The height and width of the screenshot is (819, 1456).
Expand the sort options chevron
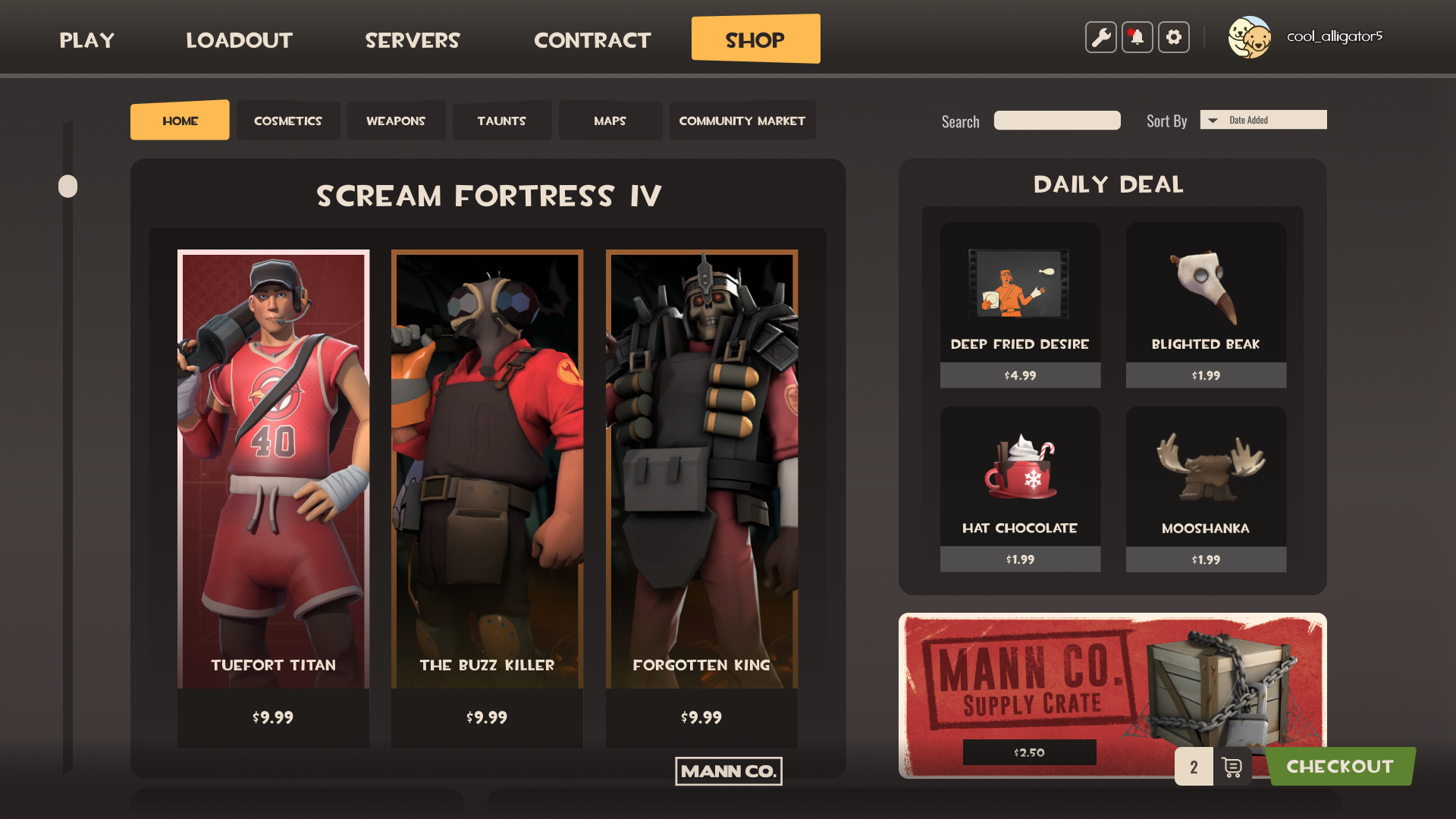tap(1213, 120)
